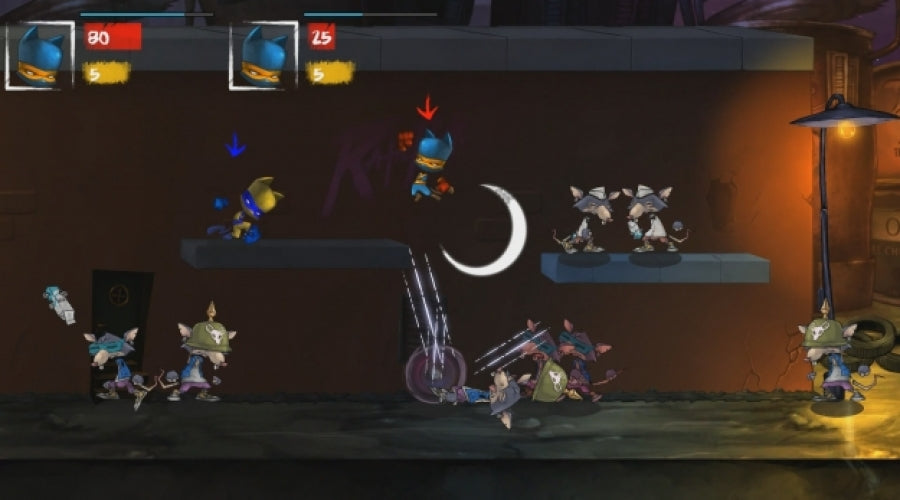The width and height of the screenshot is (900, 500).
Task: Select the cat portrait beside 25 health
Action: pos(264,56)
